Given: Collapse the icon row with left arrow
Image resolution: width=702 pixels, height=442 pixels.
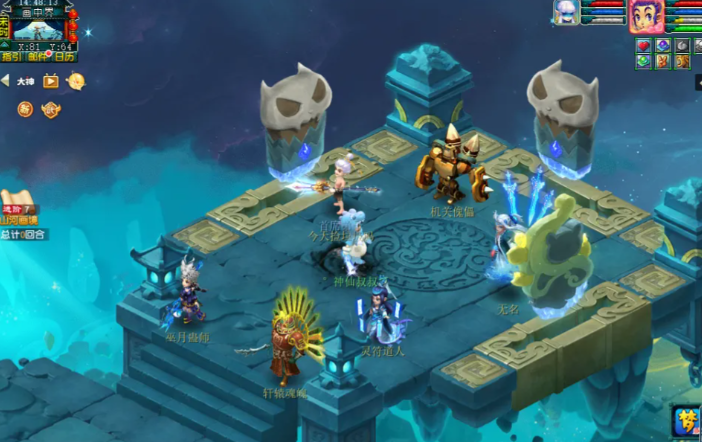Looking at the screenshot, I should 5,81.
